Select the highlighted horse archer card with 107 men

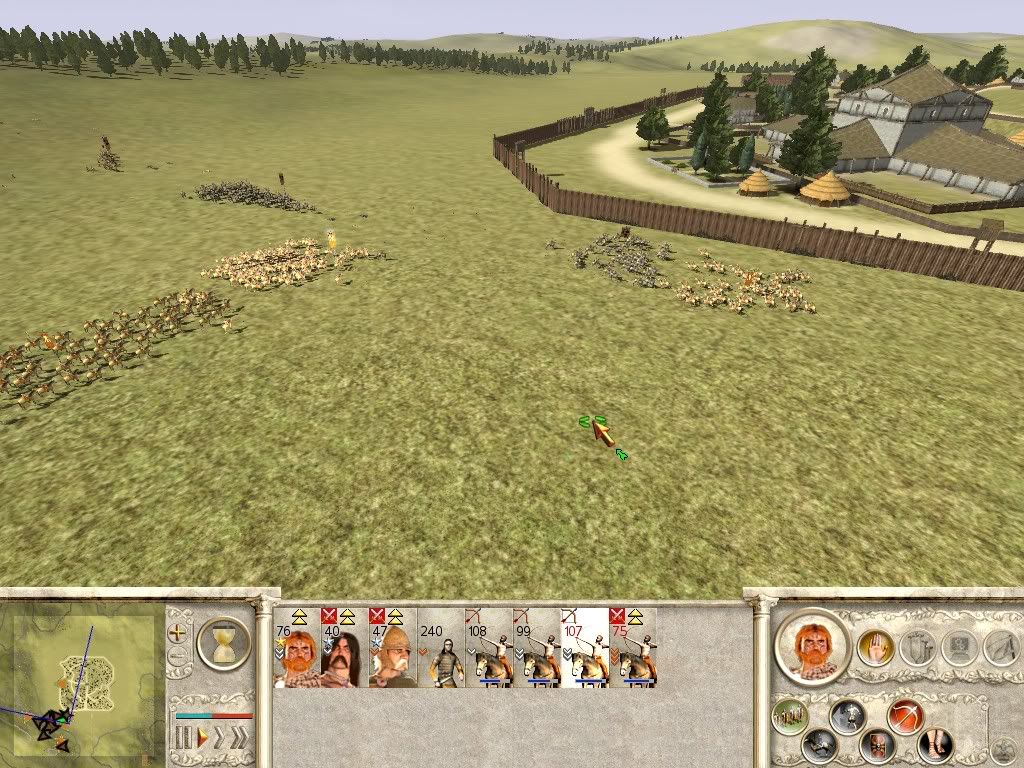[x=585, y=648]
